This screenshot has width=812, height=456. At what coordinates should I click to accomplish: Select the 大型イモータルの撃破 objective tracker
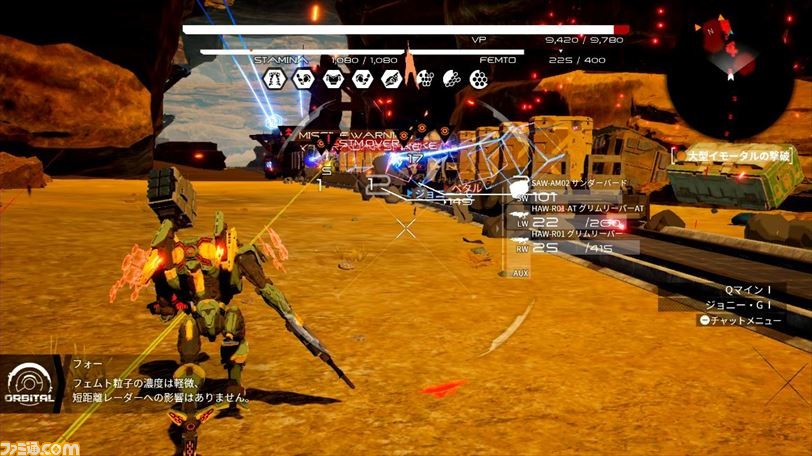point(737,155)
